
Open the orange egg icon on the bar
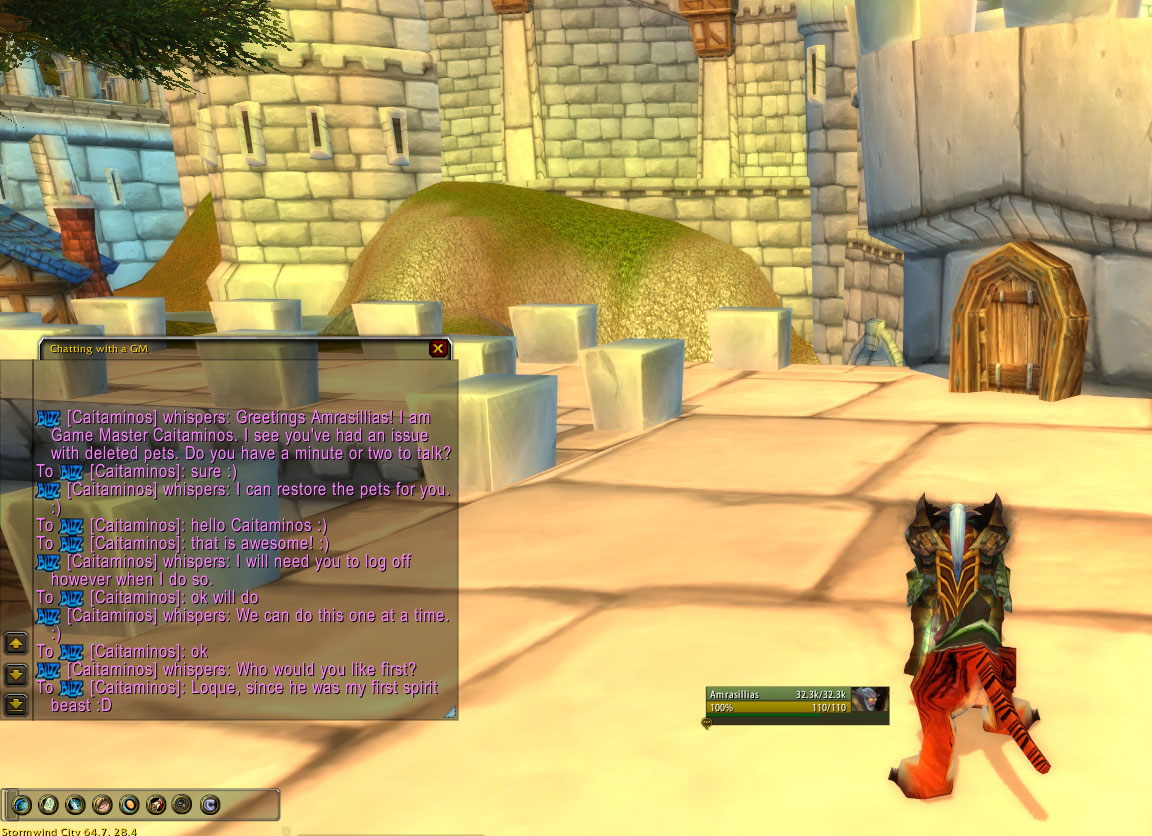click(129, 804)
